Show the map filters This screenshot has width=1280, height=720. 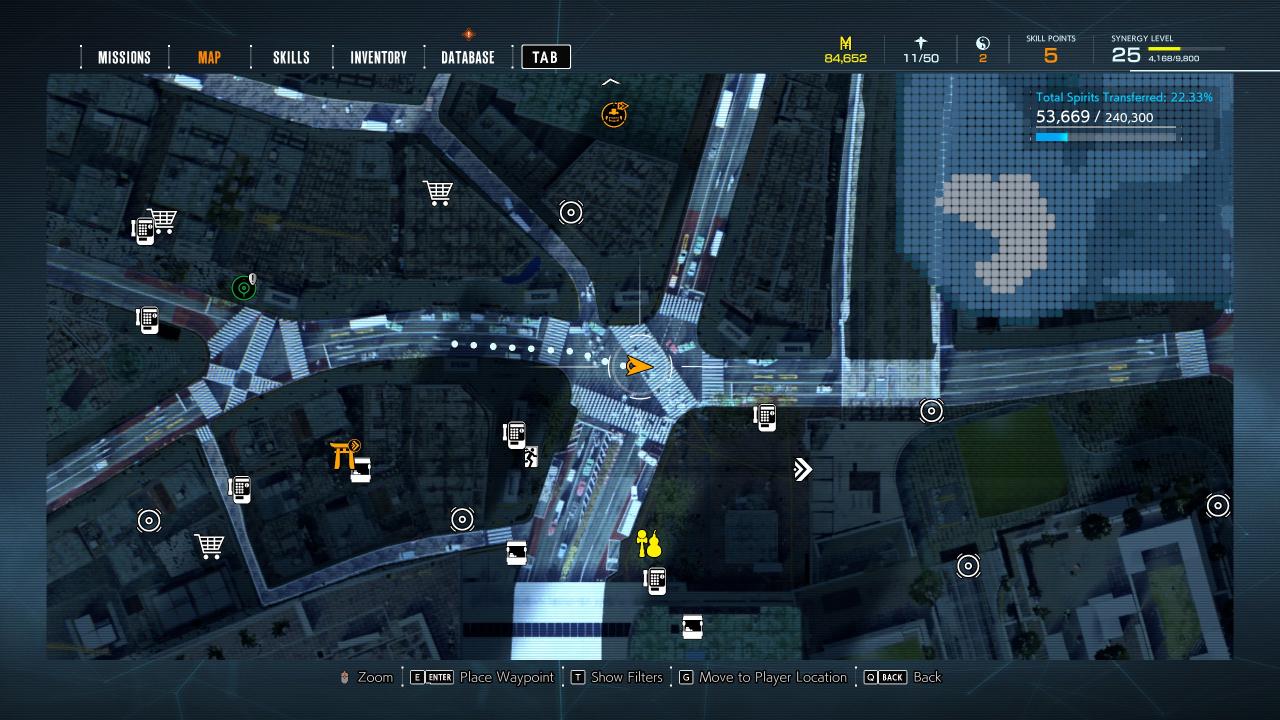coord(626,677)
